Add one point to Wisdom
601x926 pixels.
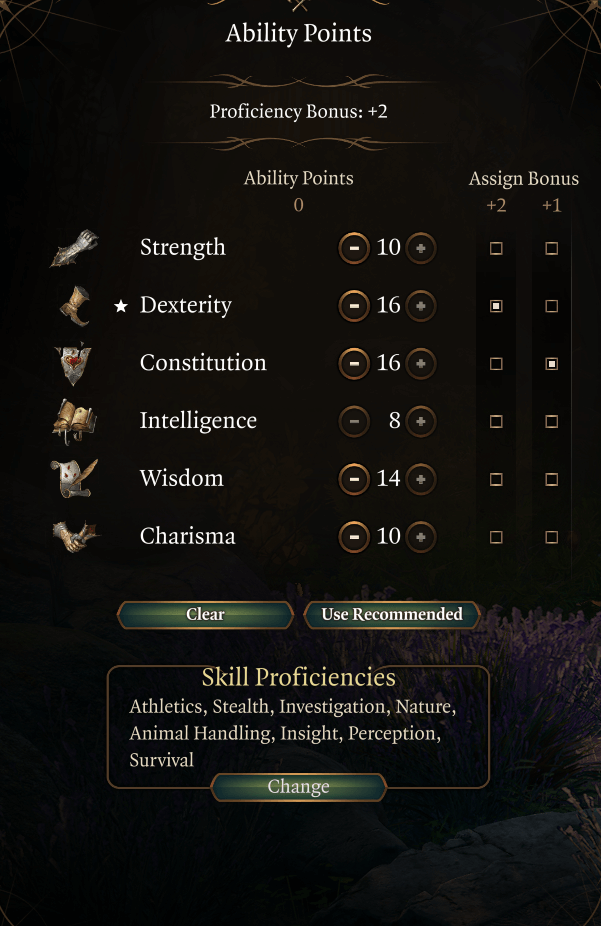tap(421, 480)
